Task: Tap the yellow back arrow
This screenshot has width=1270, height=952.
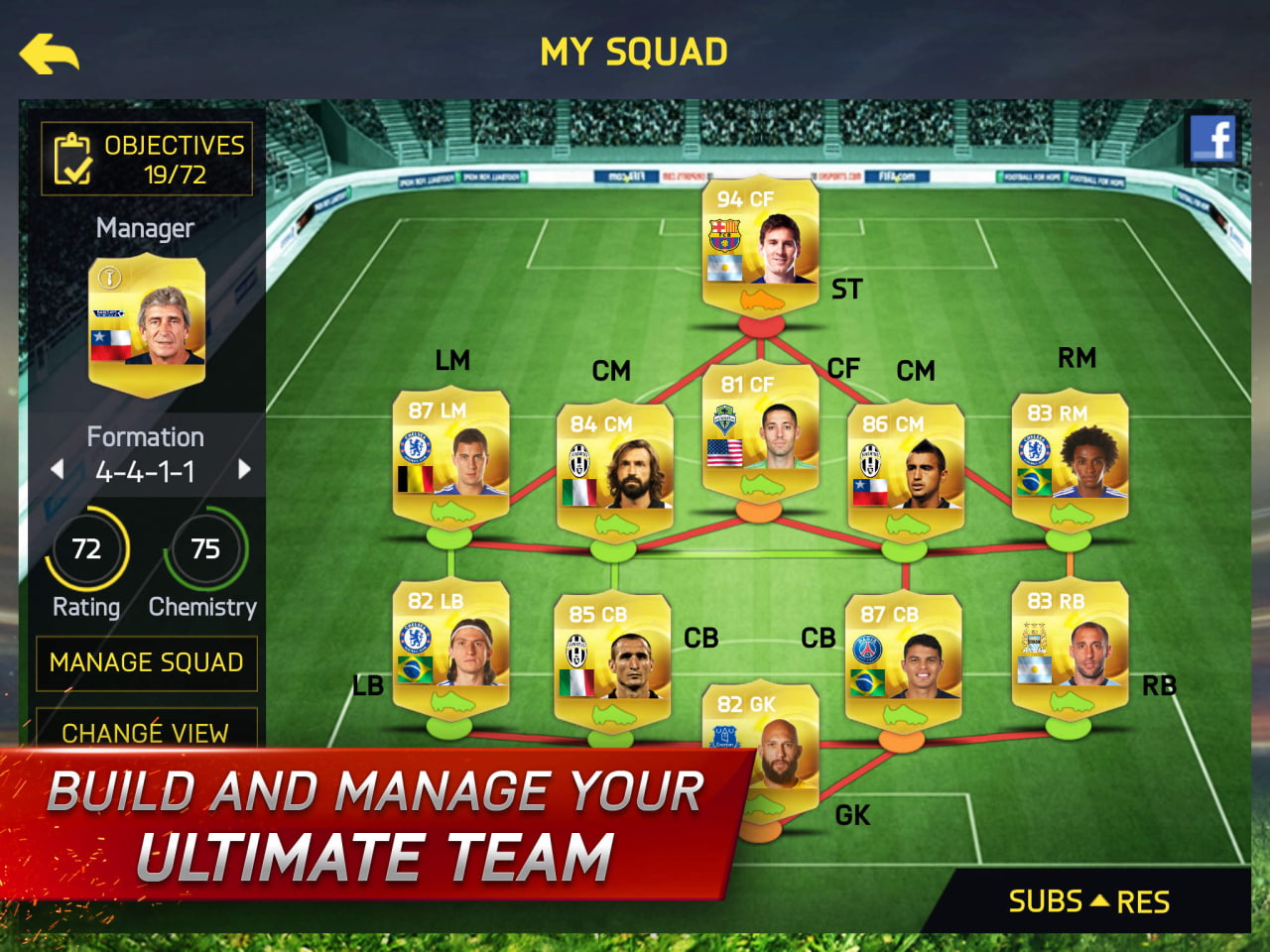Action: (51, 52)
